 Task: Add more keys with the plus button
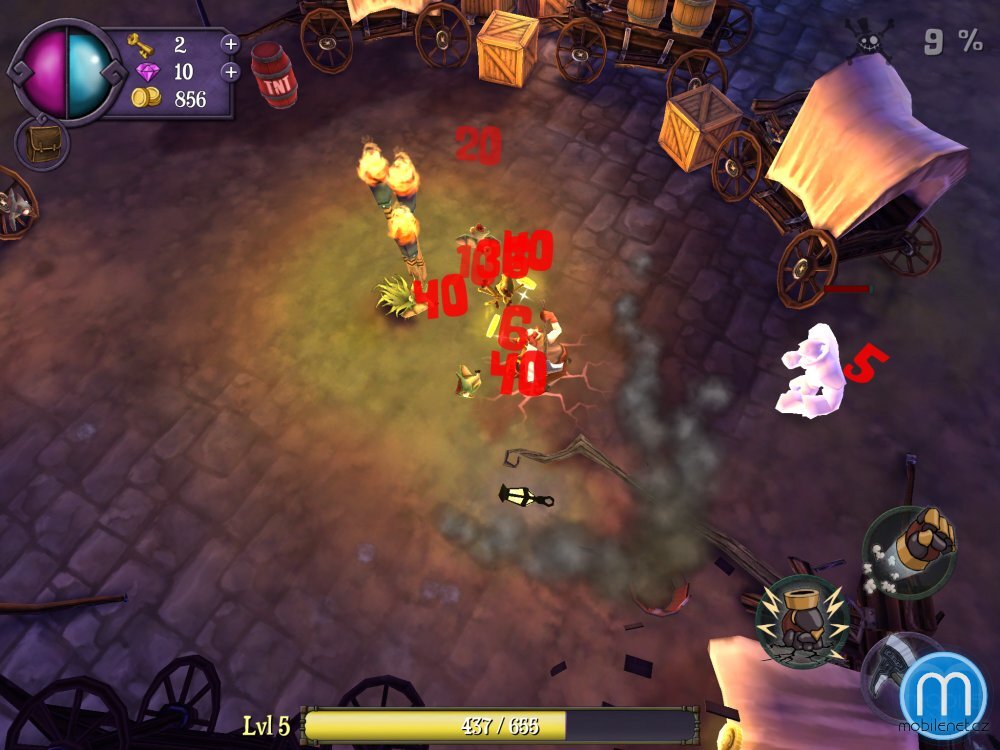click(230, 44)
